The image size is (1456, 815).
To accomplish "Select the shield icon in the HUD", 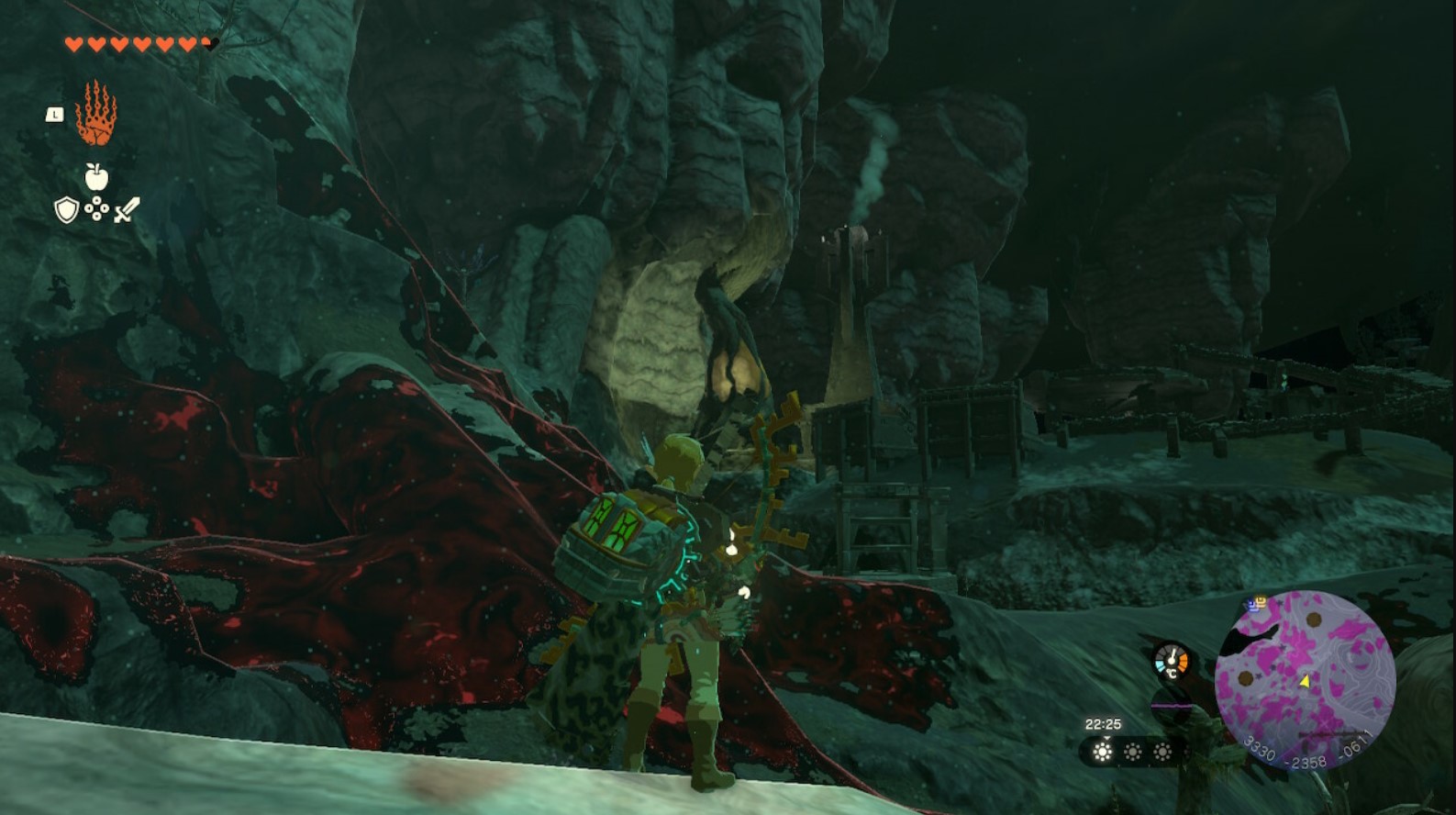I will point(66,210).
